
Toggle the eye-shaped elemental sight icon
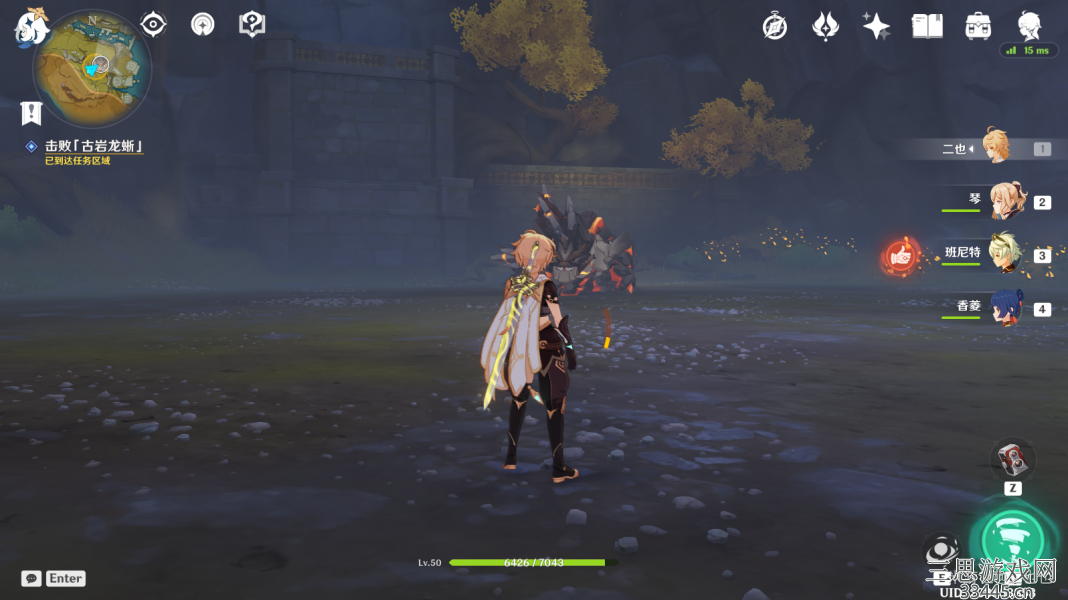click(153, 25)
